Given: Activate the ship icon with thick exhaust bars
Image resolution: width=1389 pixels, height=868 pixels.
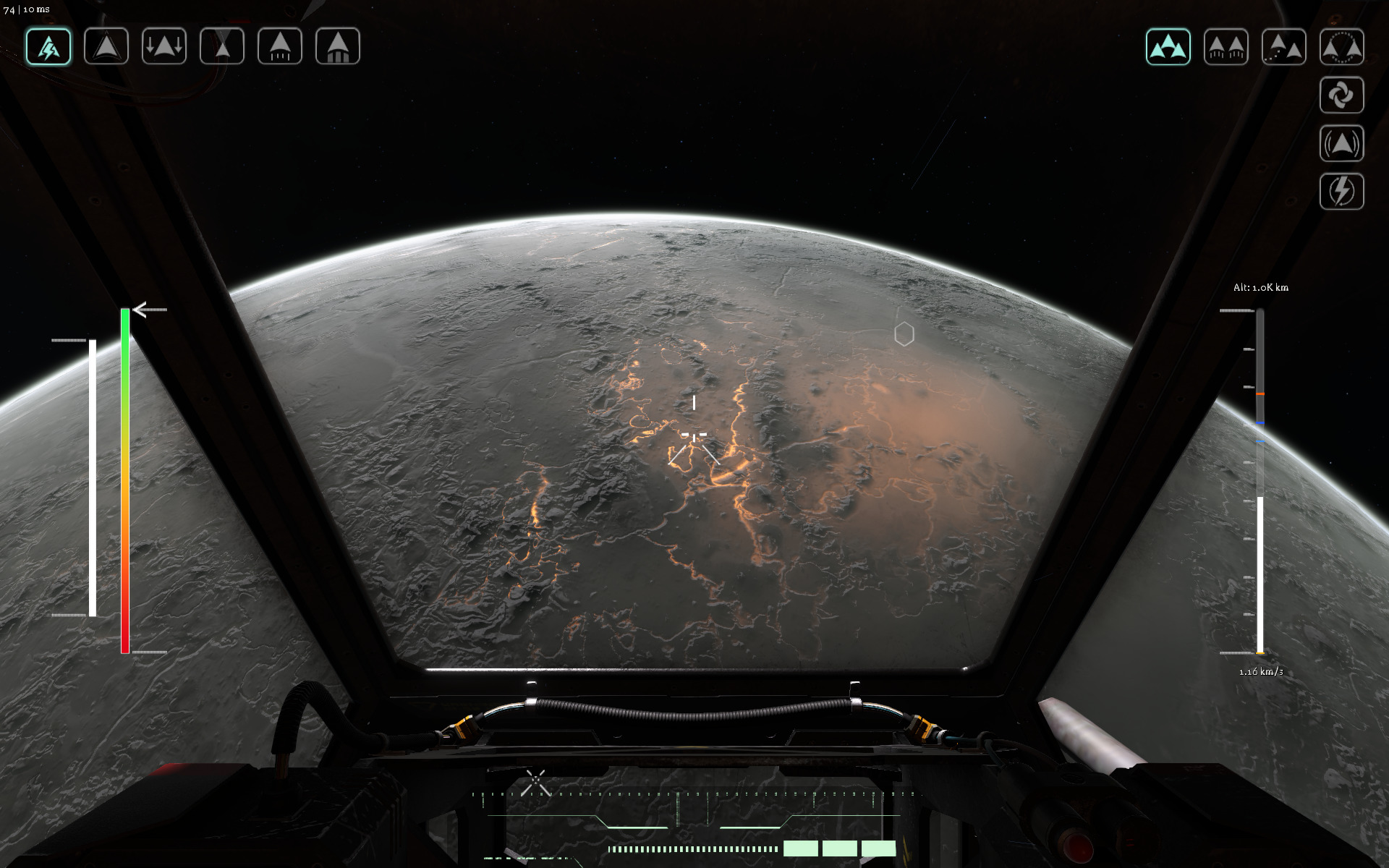Looking at the screenshot, I should tap(338, 47).
